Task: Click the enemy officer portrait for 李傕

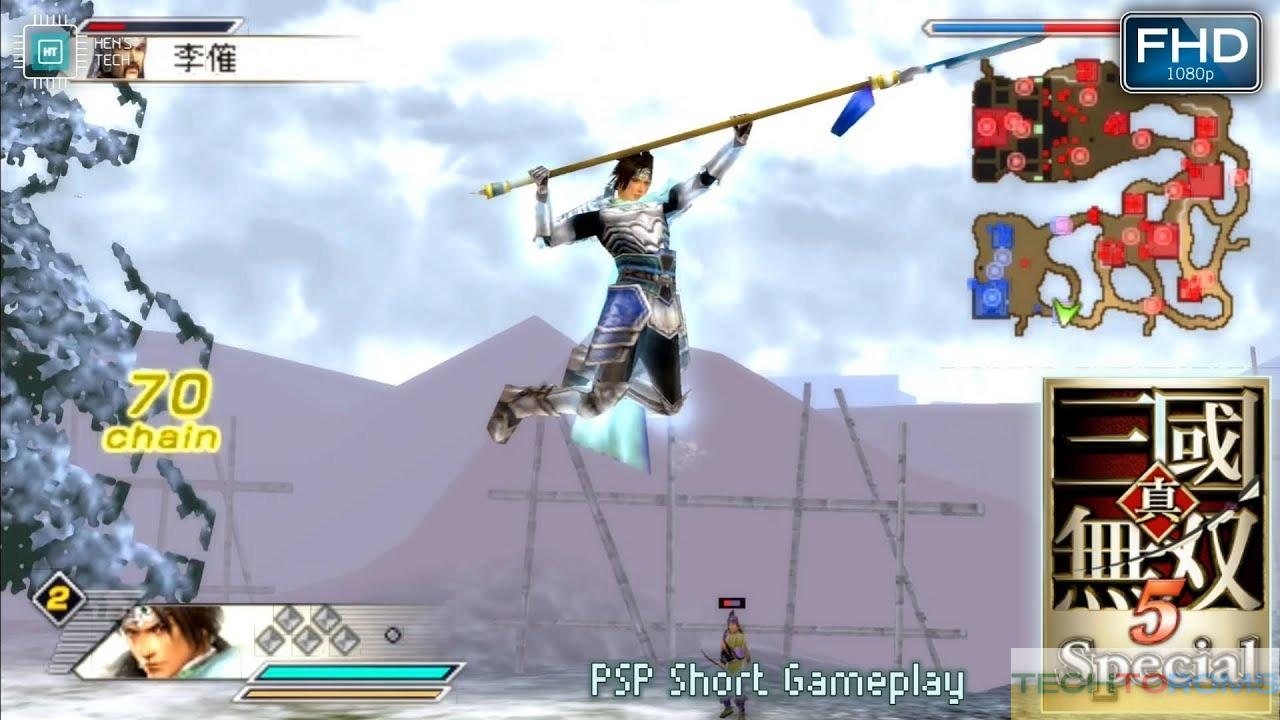Action: click(x=118, y=56)
